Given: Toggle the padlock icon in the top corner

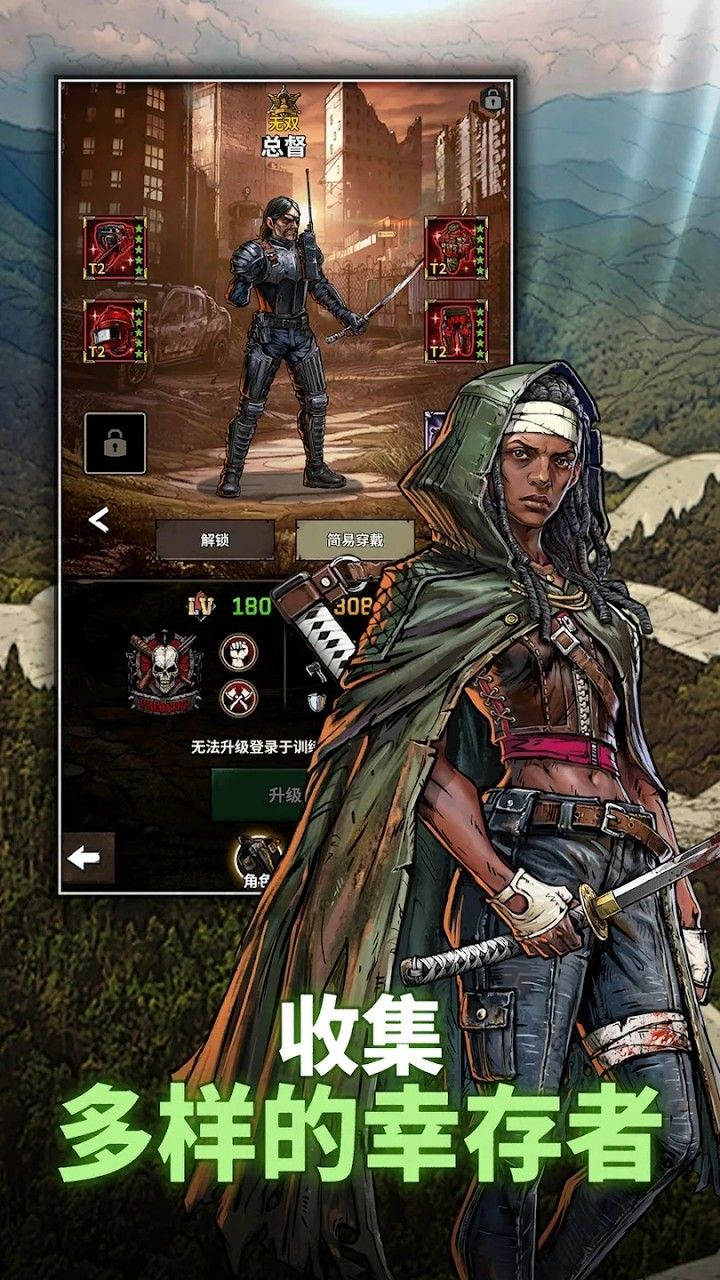Looking at the screenshot, I should pos(491,99).
